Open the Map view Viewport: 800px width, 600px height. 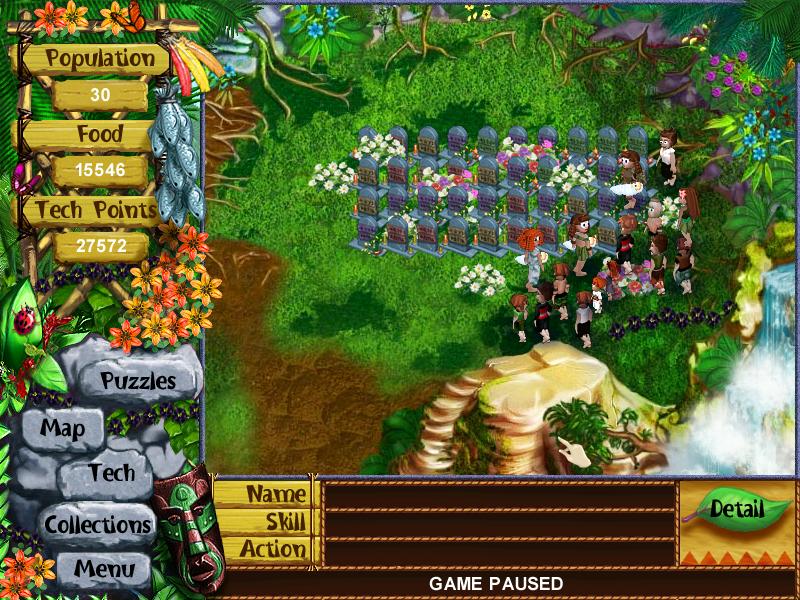point(62,429)
